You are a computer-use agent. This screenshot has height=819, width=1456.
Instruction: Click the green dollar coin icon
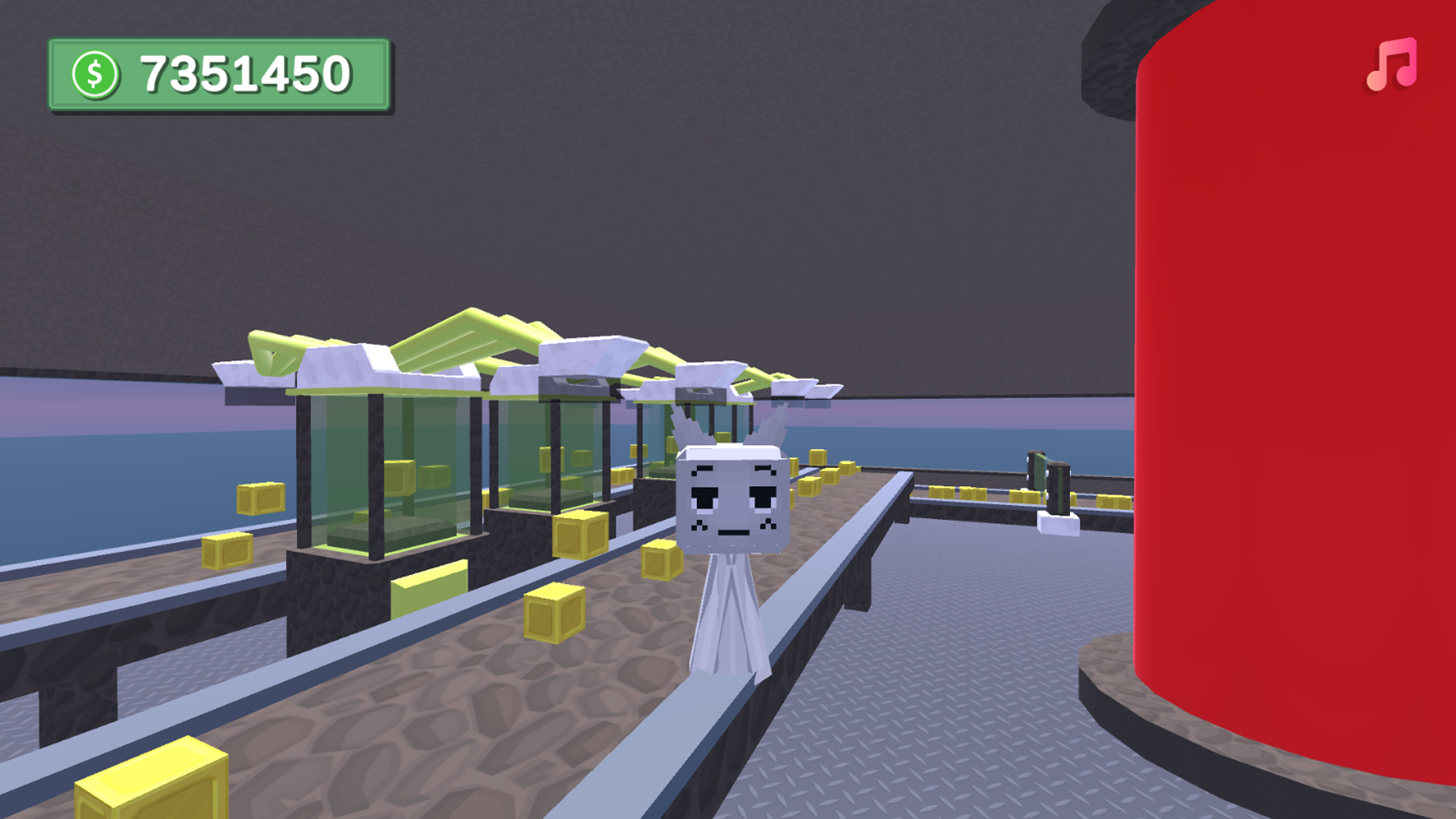click(96, 71)
